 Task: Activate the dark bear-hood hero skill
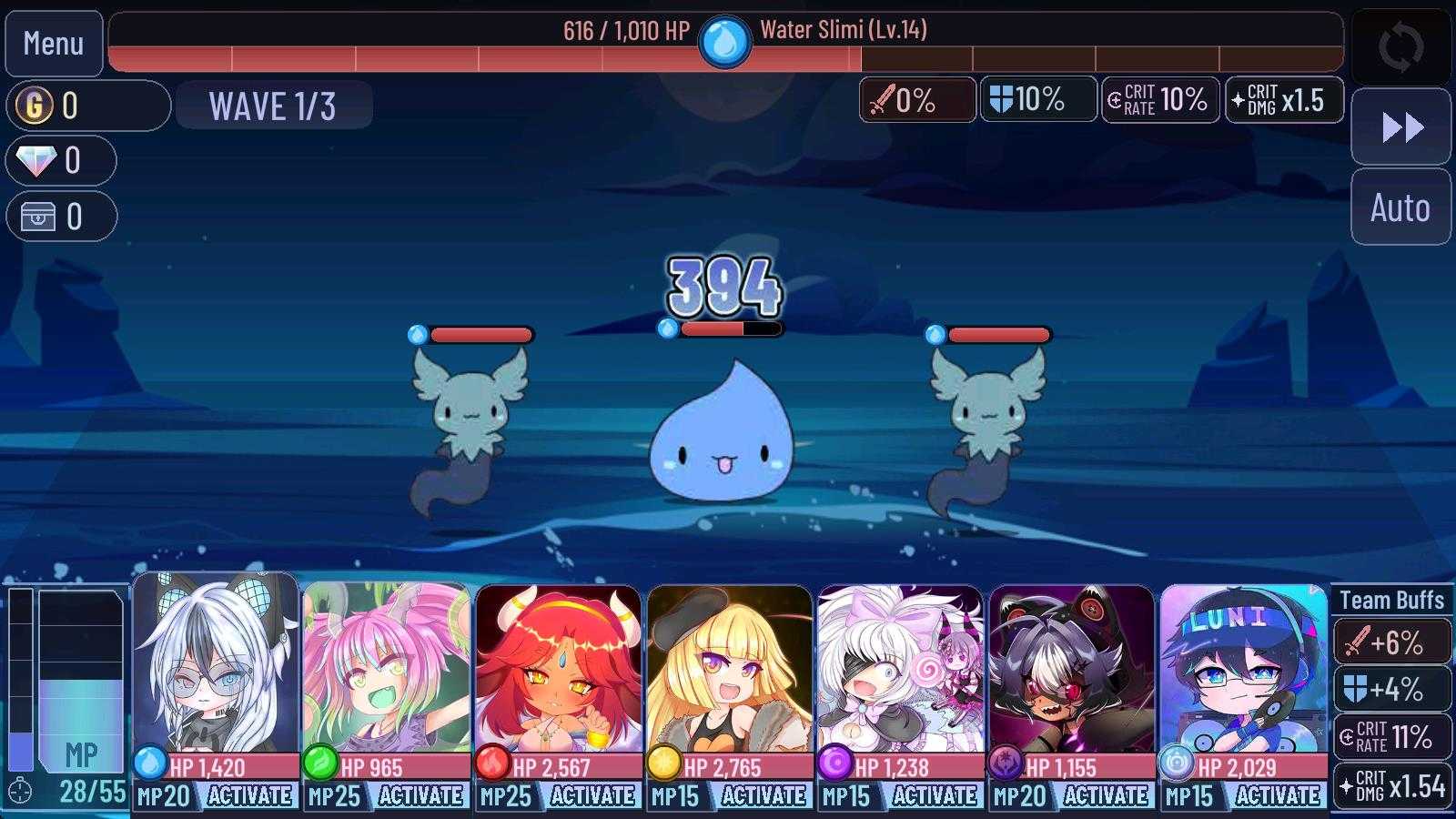tap(1105, 796)
